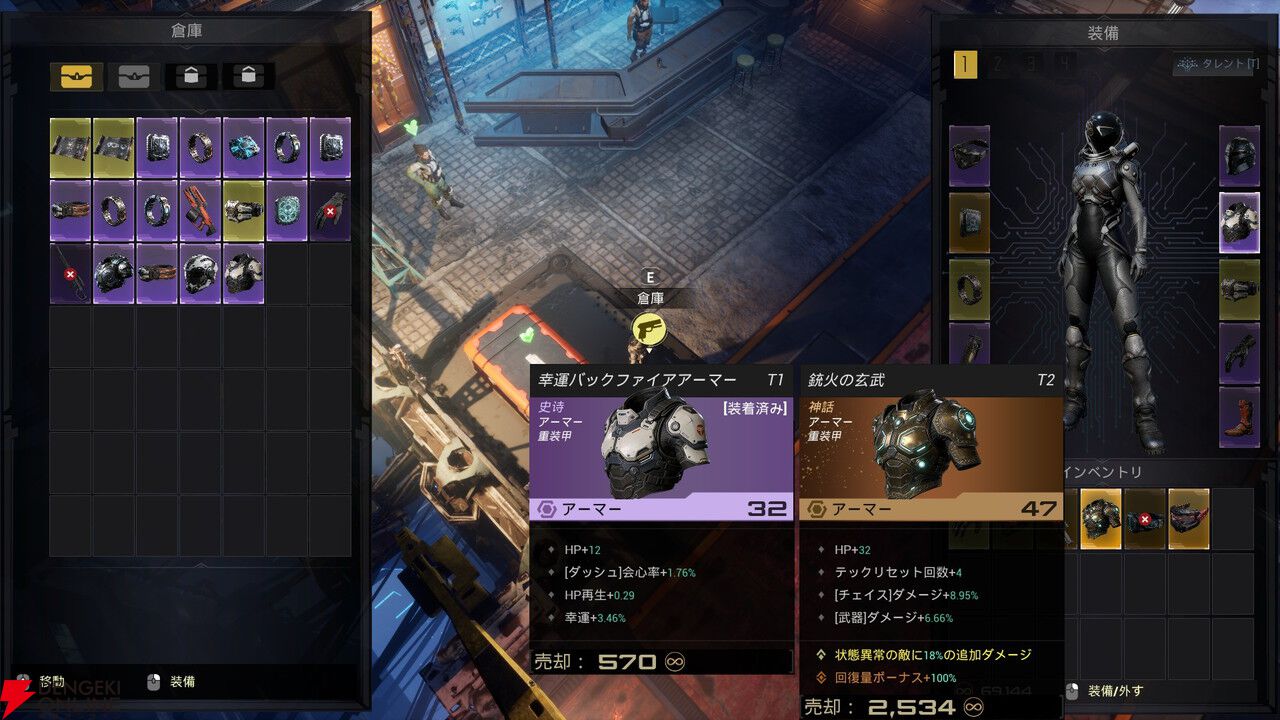This screenshot has height=720, width=1280.
Task: Select the teal patterned chip in stash
Action: pos(286,211)
